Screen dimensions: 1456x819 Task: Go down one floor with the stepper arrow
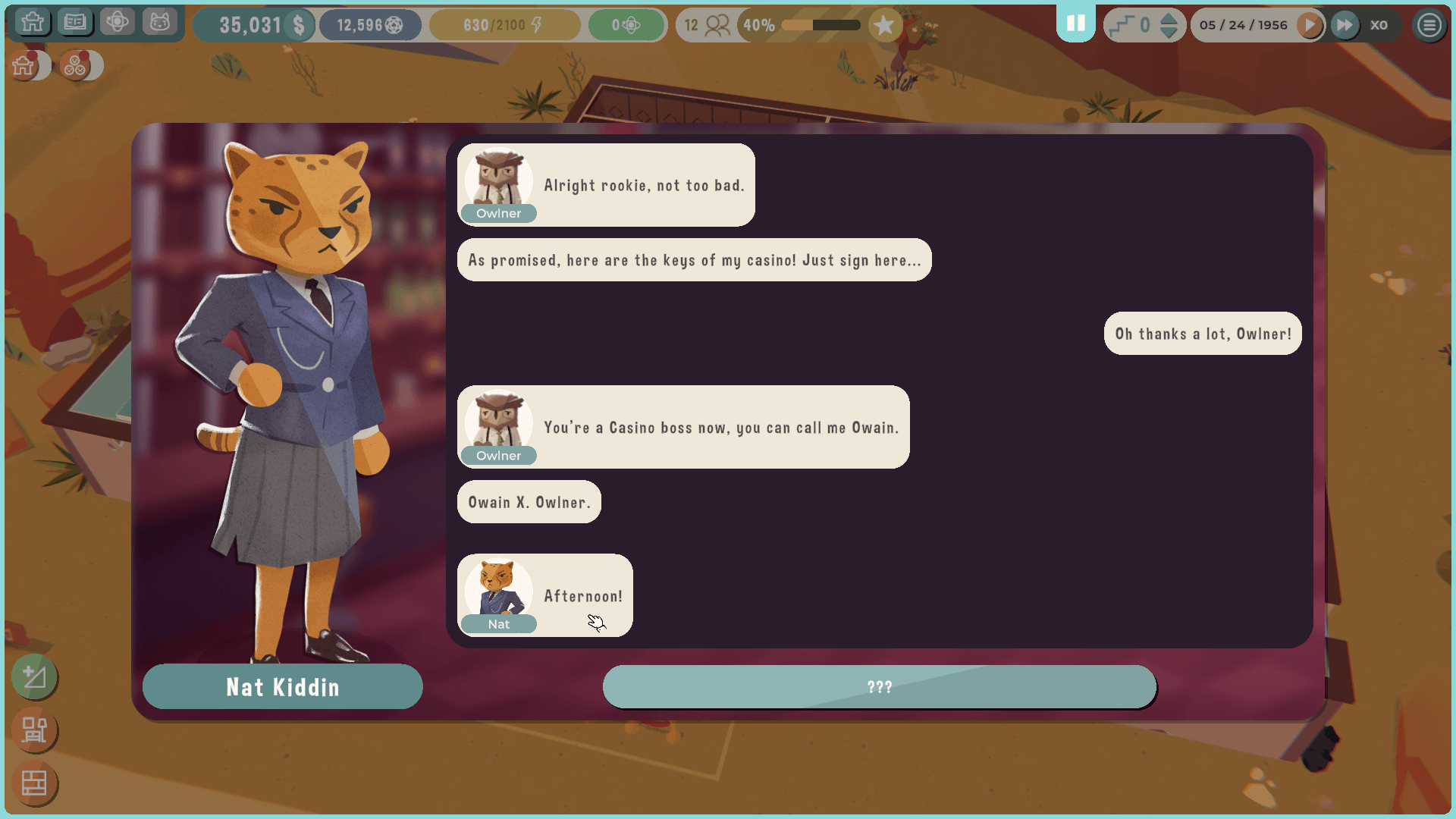pos(1169,33)
